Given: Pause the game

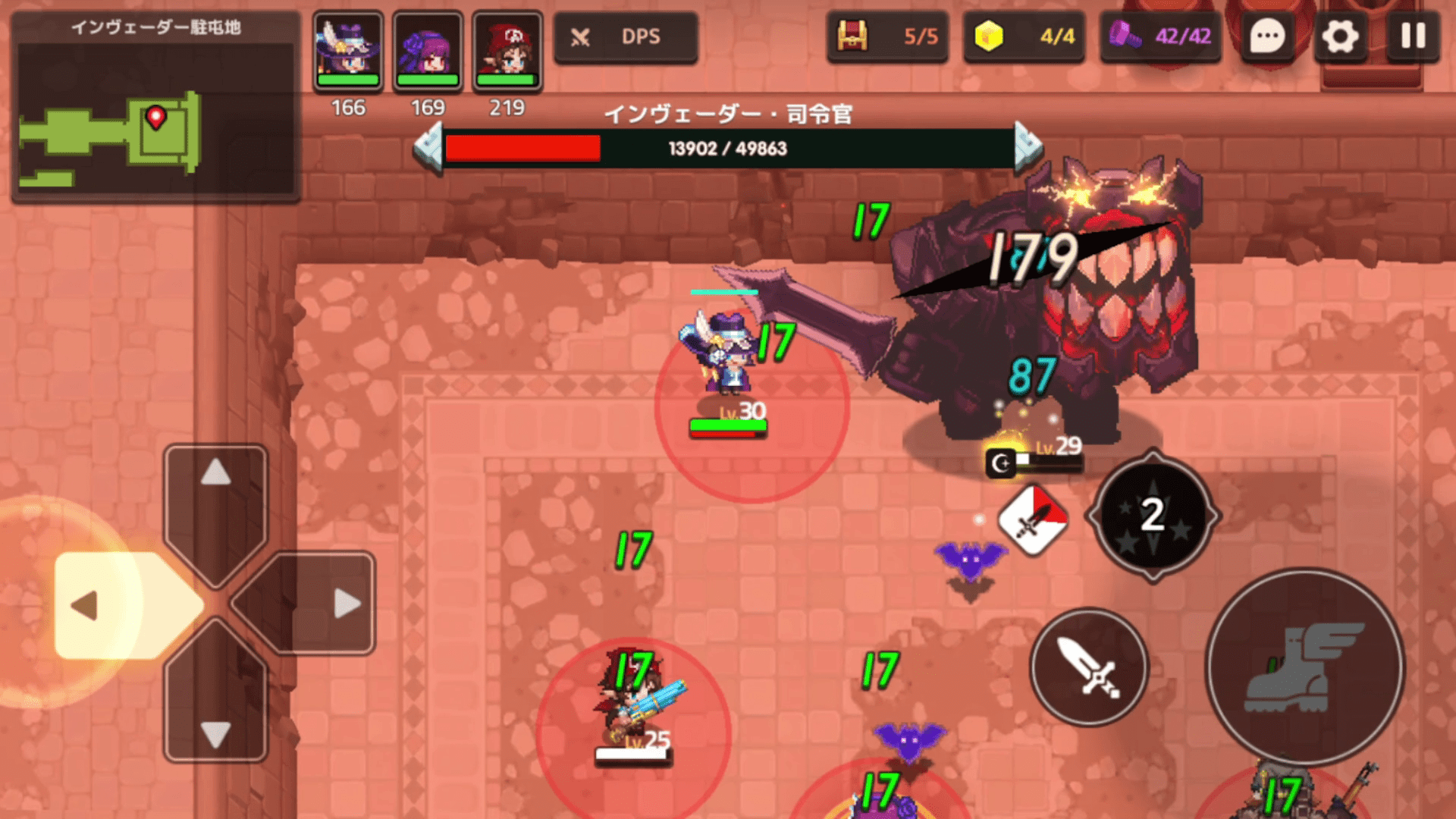Looking at the screenshot, I should pos(1413,36).
